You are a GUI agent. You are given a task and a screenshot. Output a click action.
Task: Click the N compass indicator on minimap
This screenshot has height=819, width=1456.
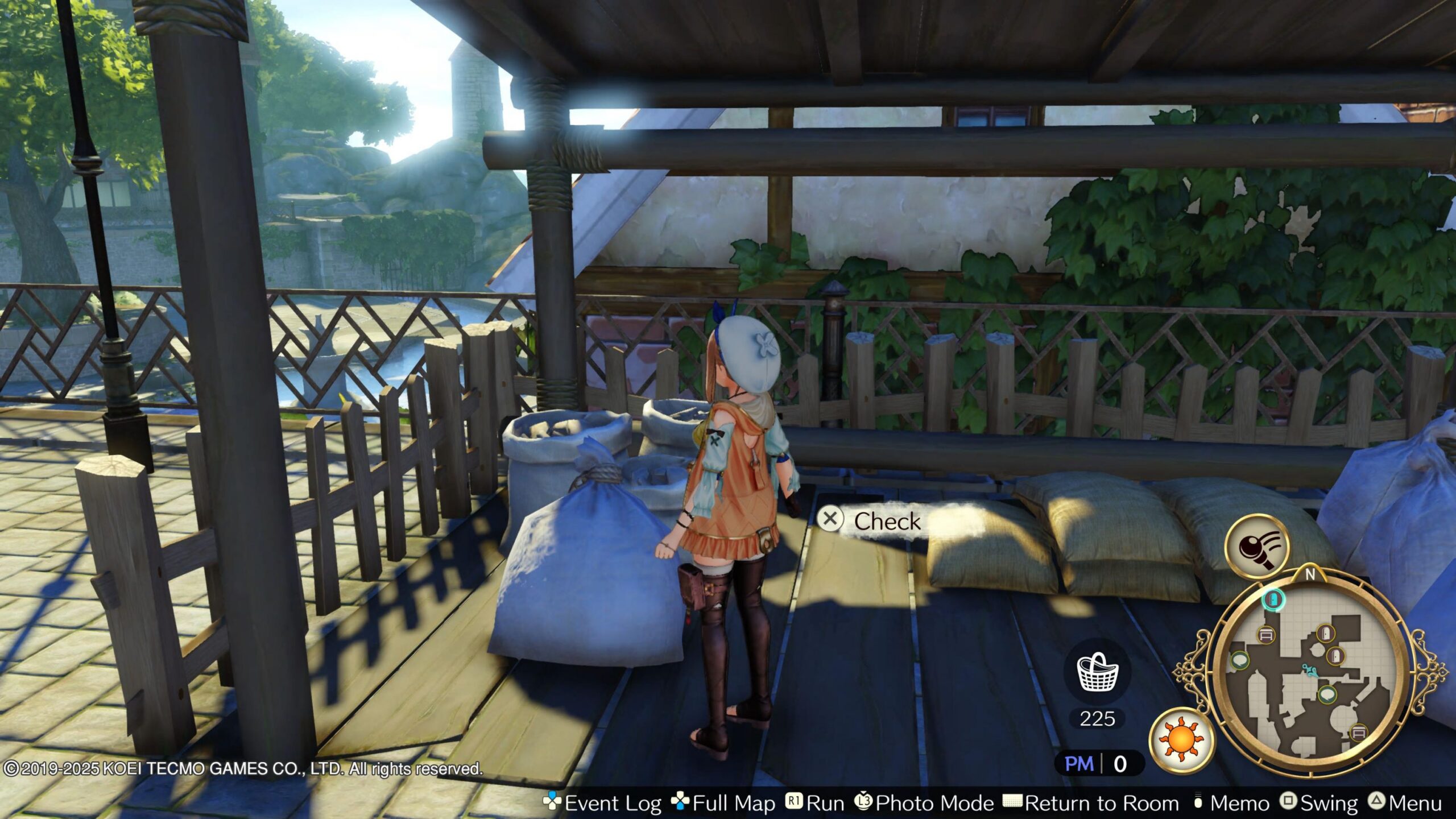point(1310,575)
